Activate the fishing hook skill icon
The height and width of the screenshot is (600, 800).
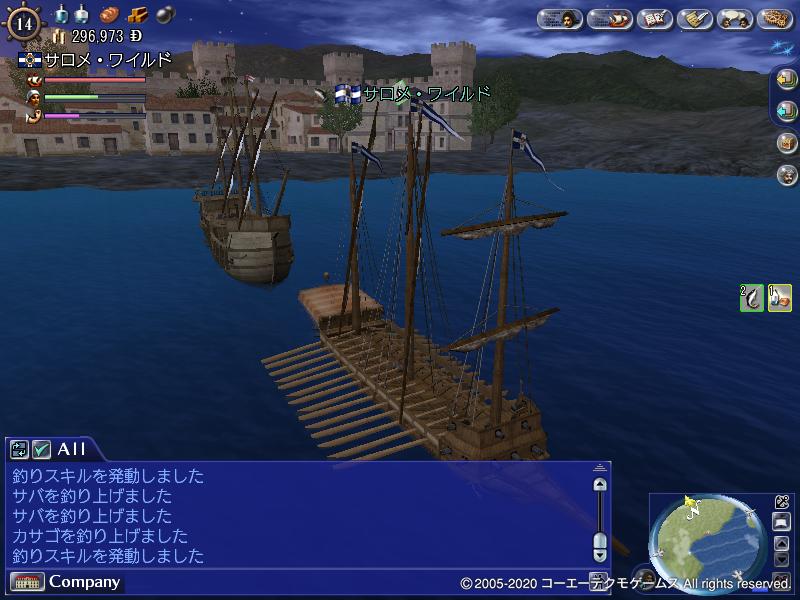point(751,298)
